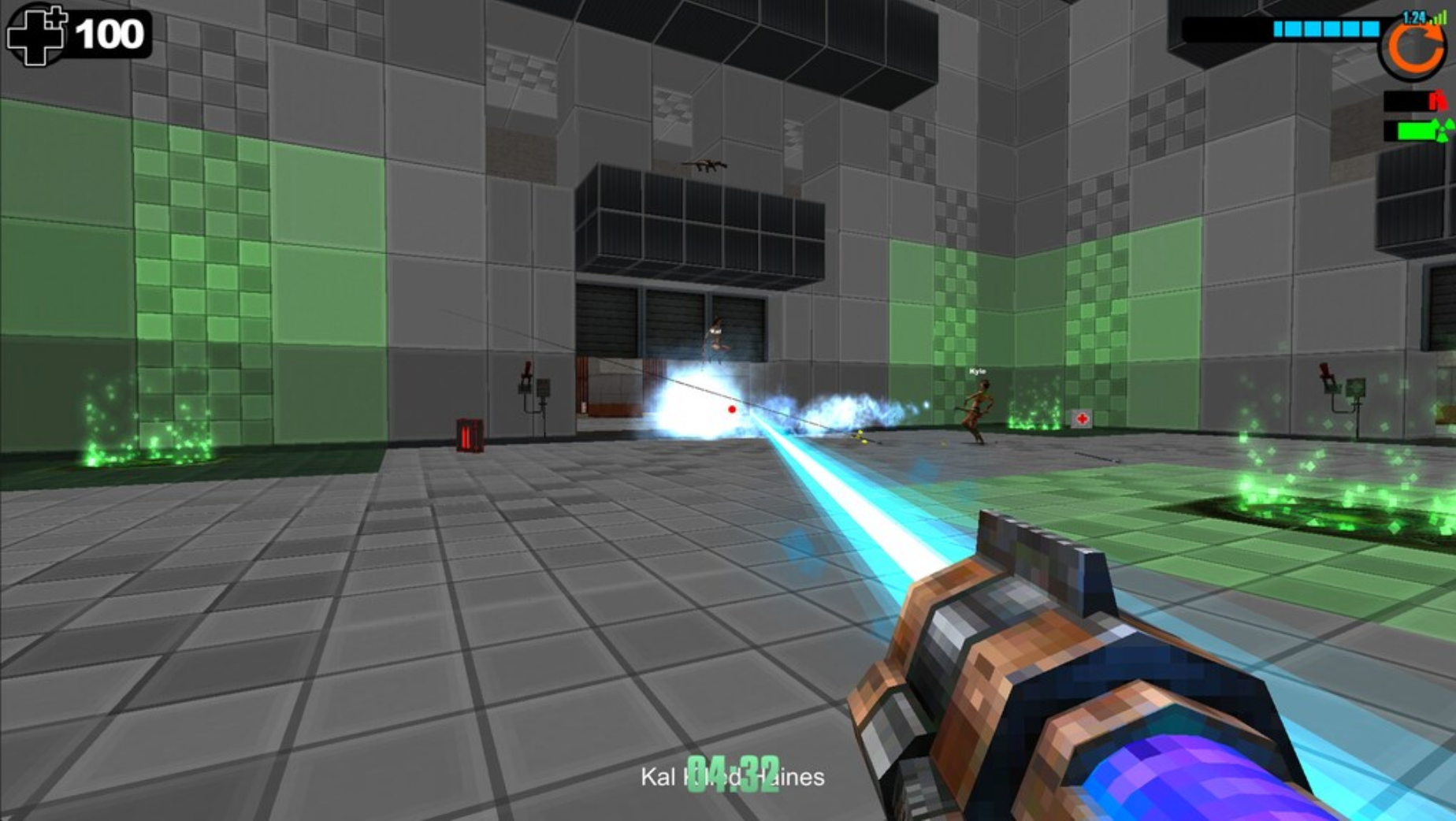Select the green radiation ammo icon
This screenshot has height=821, width=1456.
tap(1443, 130)
